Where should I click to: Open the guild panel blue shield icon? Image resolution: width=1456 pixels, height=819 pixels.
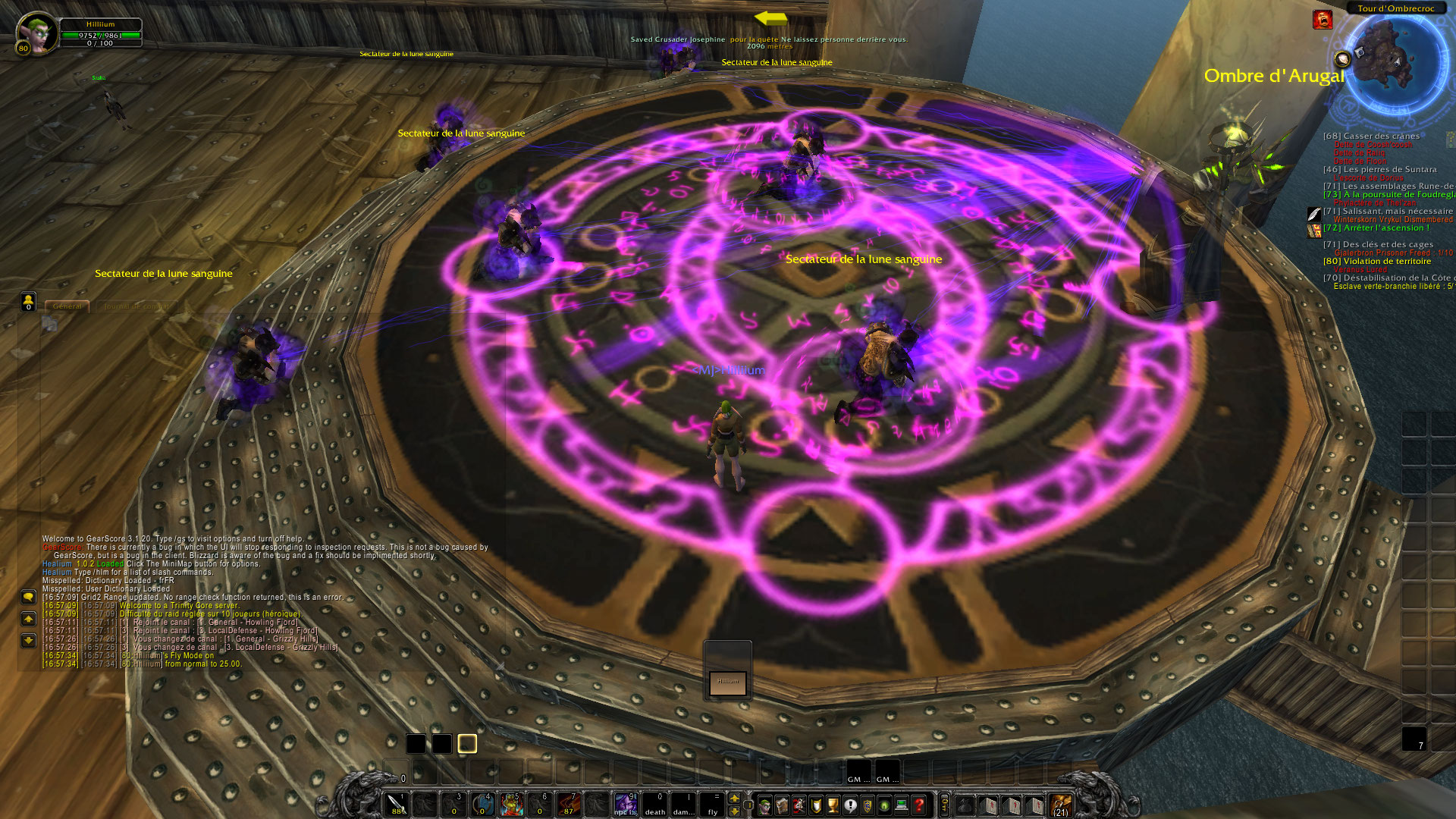(x=866, y=805)
